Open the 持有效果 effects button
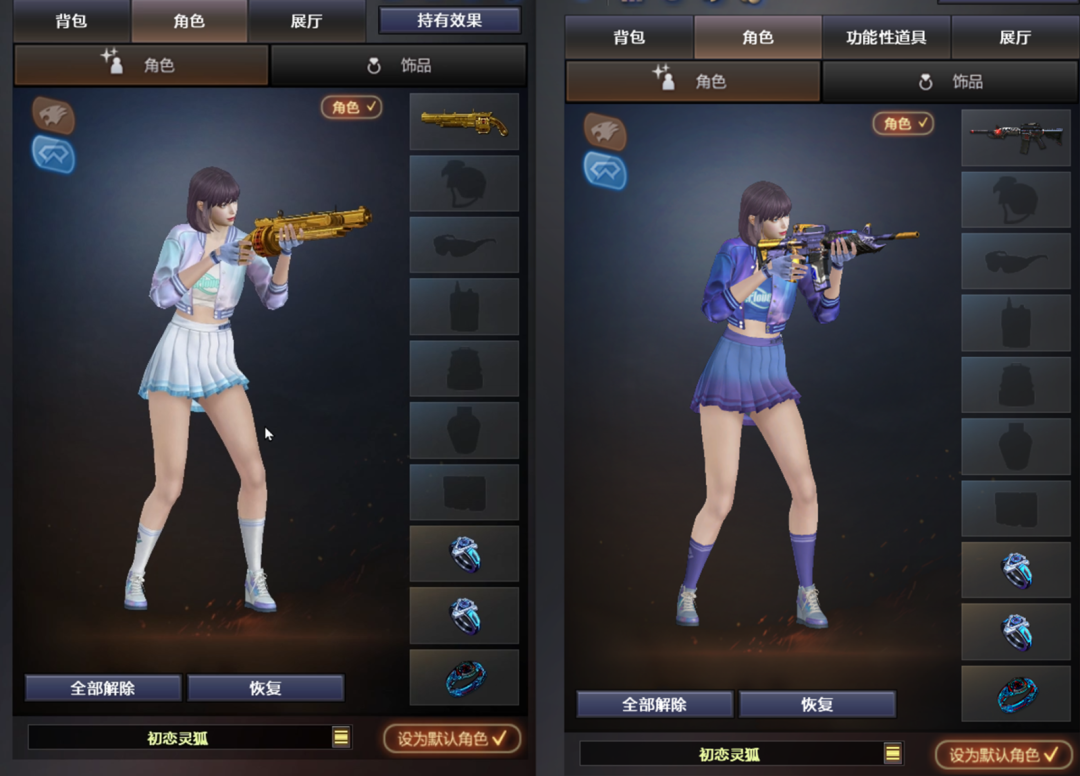Viewport: 1080px width, 776px height. (x=450, y=20)
